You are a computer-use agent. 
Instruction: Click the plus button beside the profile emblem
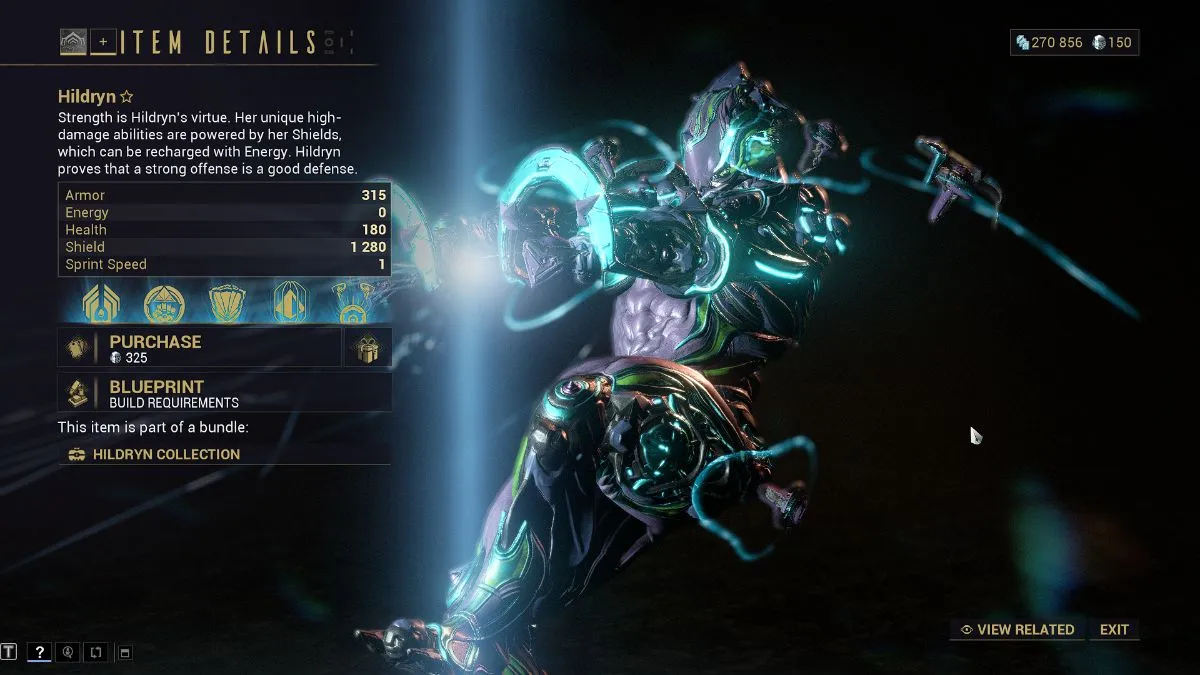pos(103,42)
